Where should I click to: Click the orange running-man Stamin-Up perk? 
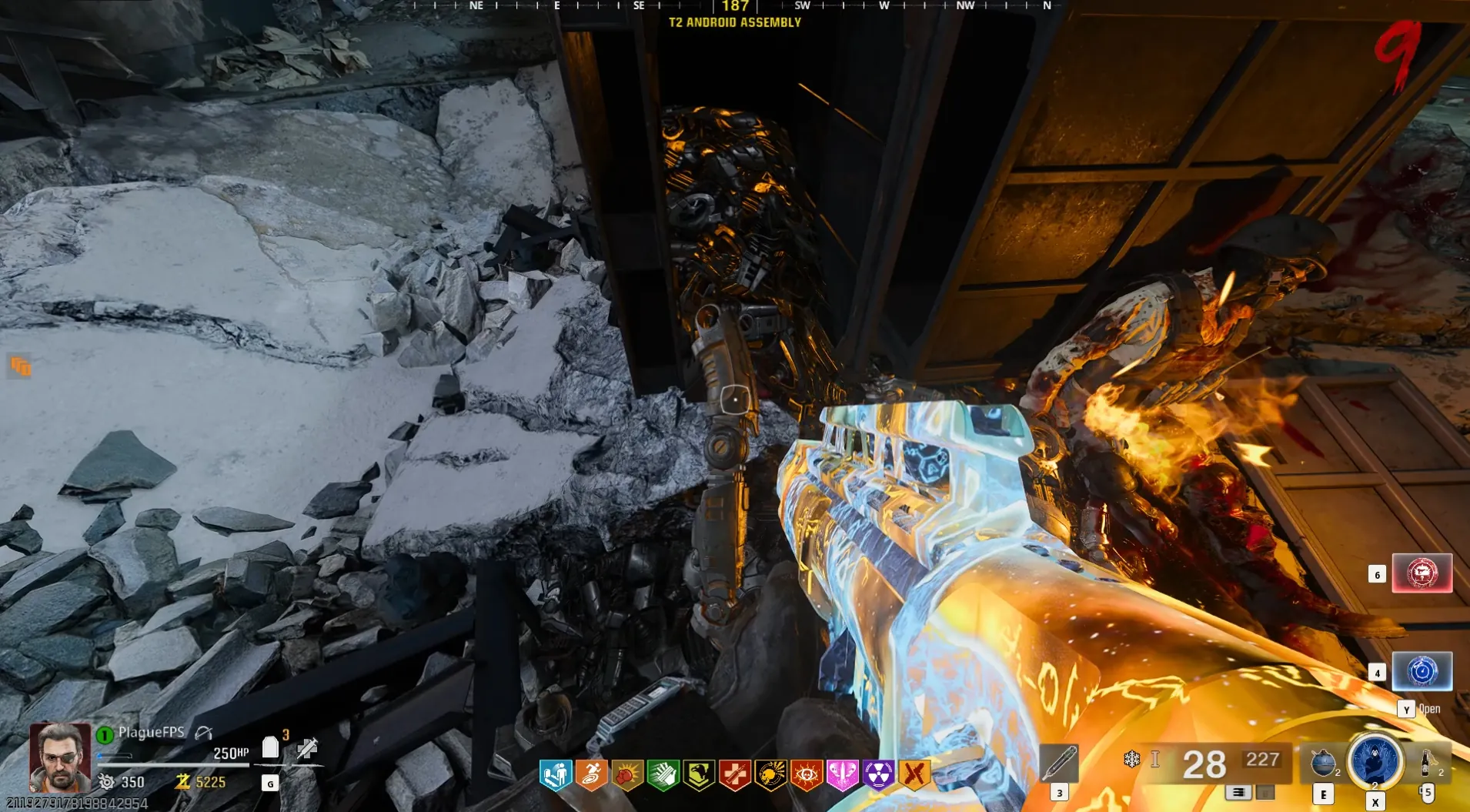591,775
